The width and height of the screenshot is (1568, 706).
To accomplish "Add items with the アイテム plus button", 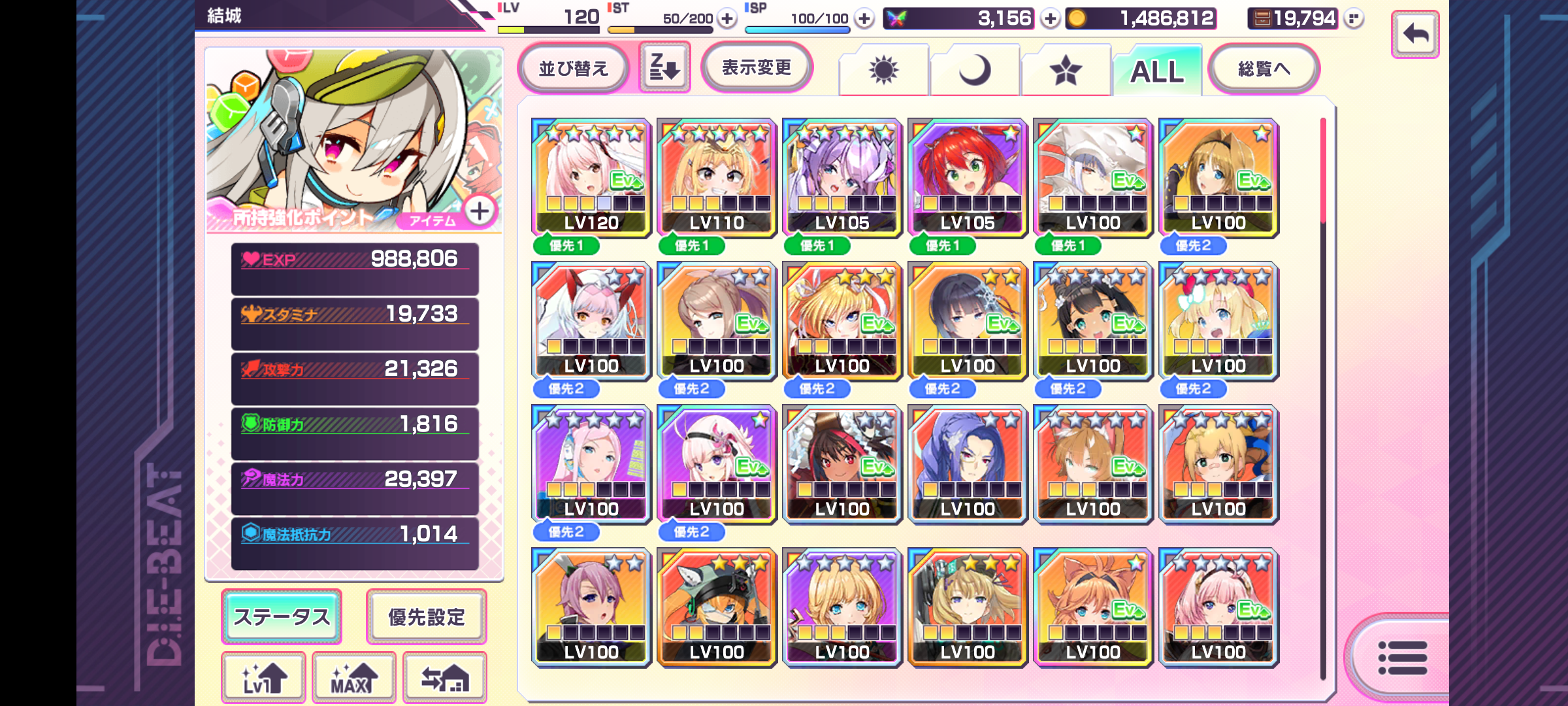I will click(480, 211).
